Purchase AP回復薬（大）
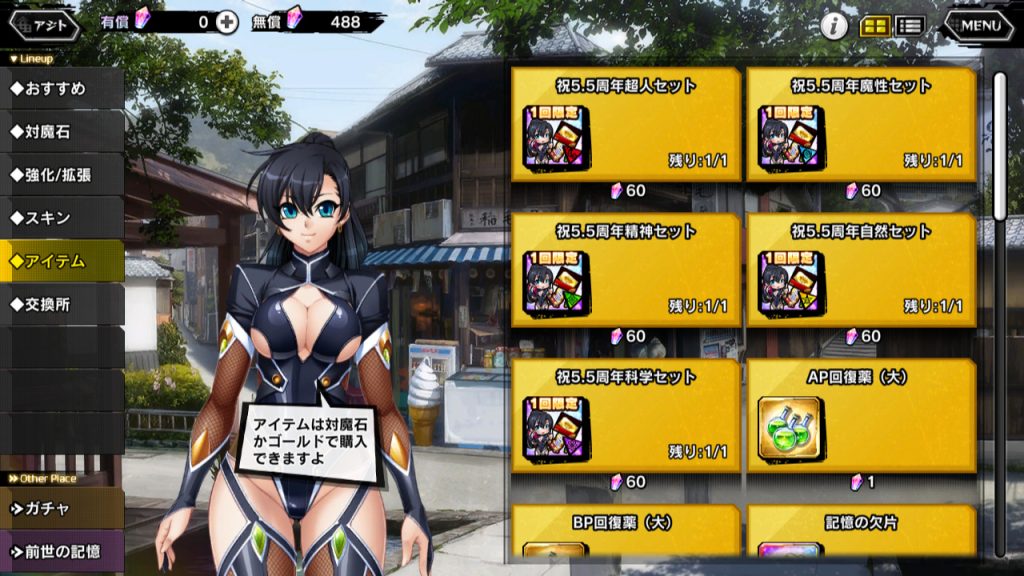The width and height of the screenshot is (1024, 576). click(x=861, y=417)
